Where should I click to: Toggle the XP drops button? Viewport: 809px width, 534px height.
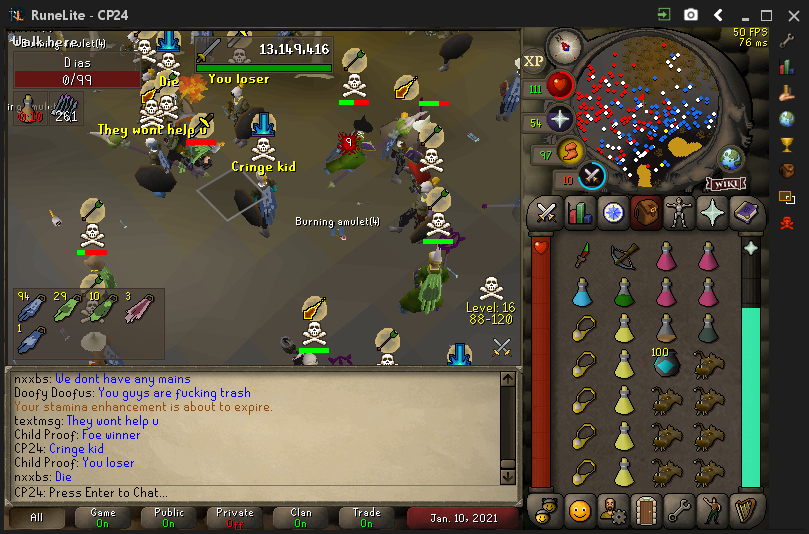coord(533,62)
